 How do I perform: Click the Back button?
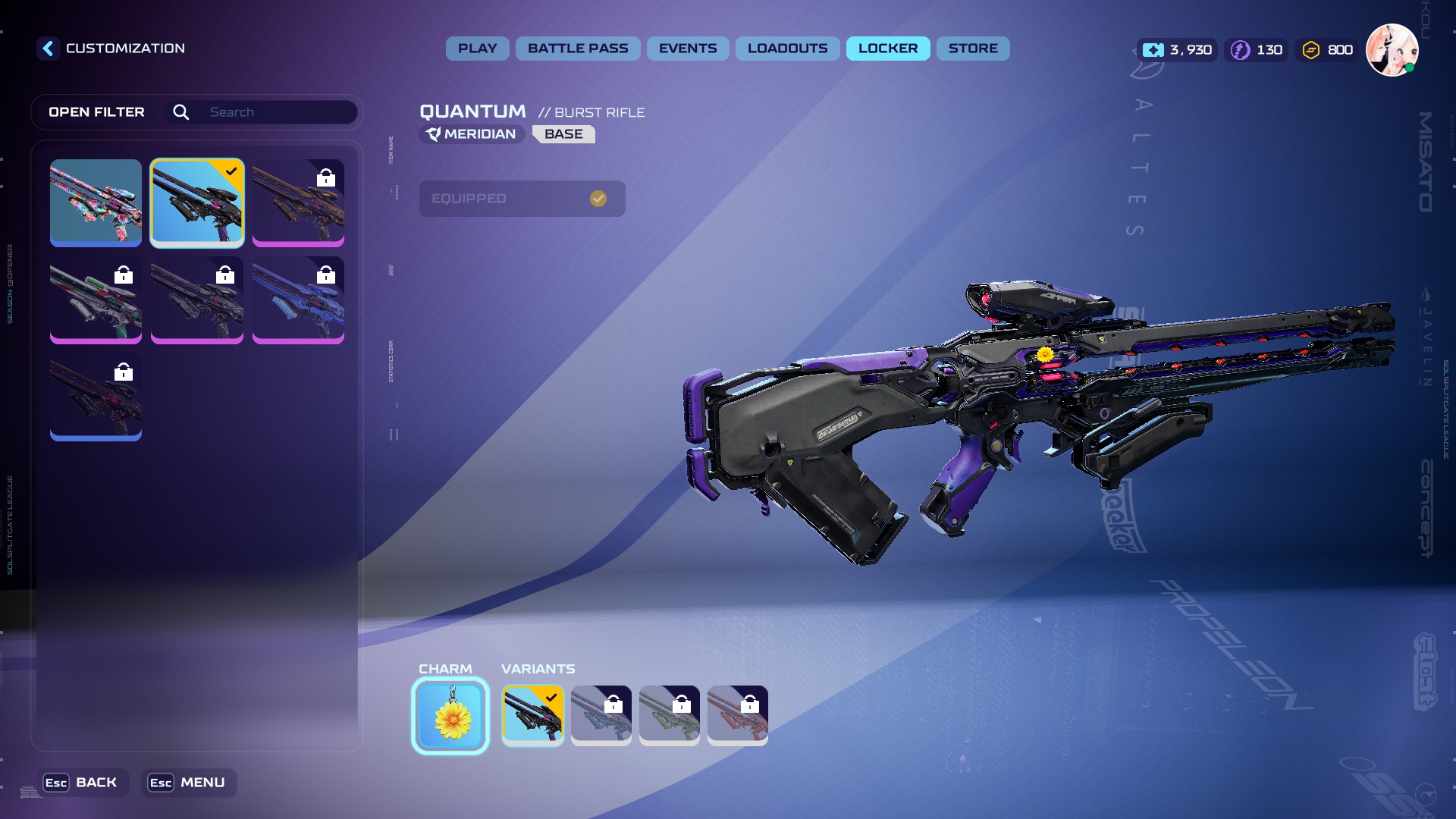[83, 783]
